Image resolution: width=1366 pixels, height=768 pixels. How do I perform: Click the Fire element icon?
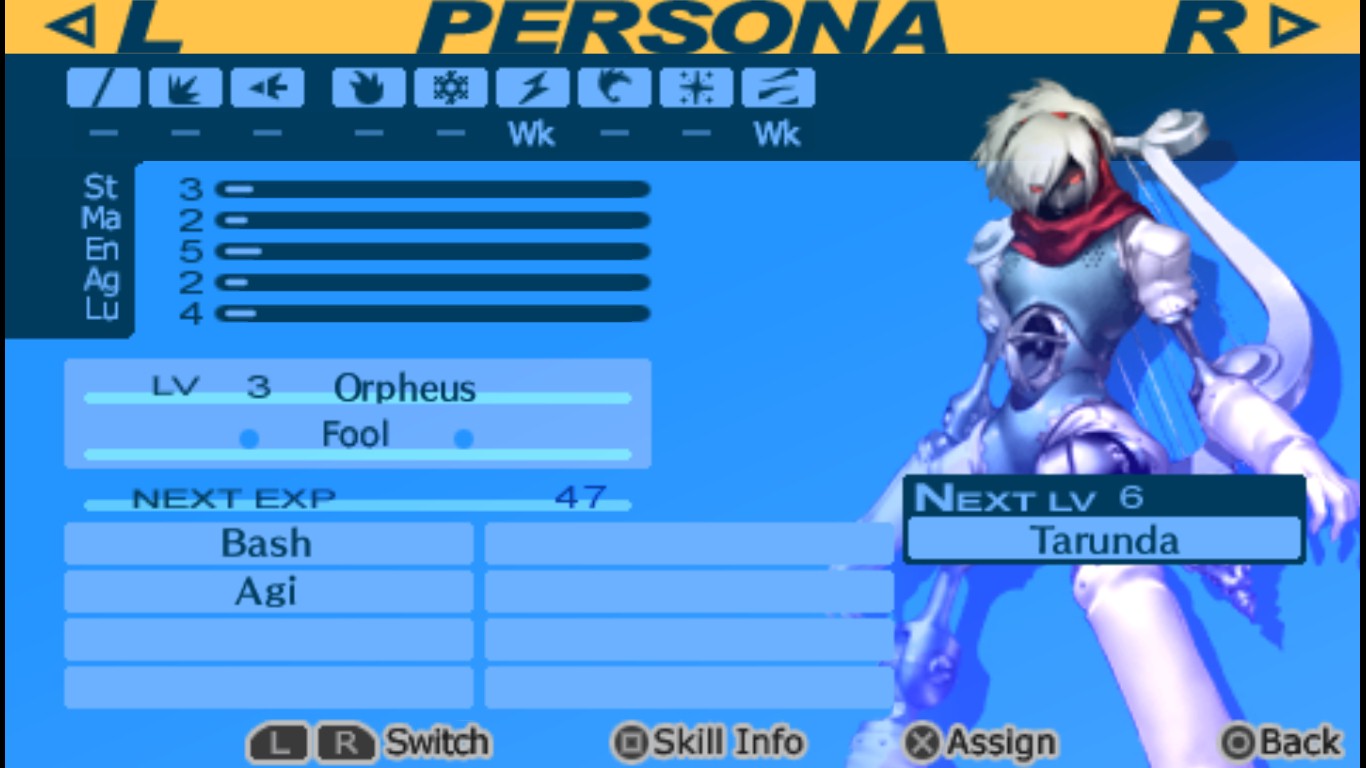click(x=369, y=87)
